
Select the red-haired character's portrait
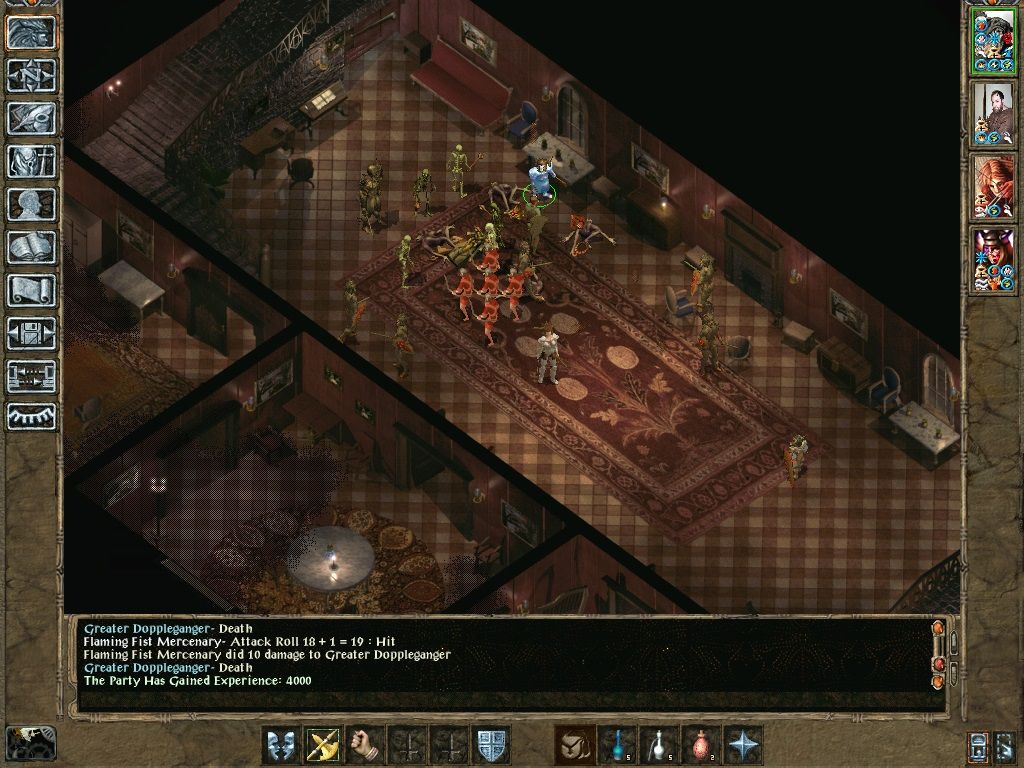tap(993, 188)
